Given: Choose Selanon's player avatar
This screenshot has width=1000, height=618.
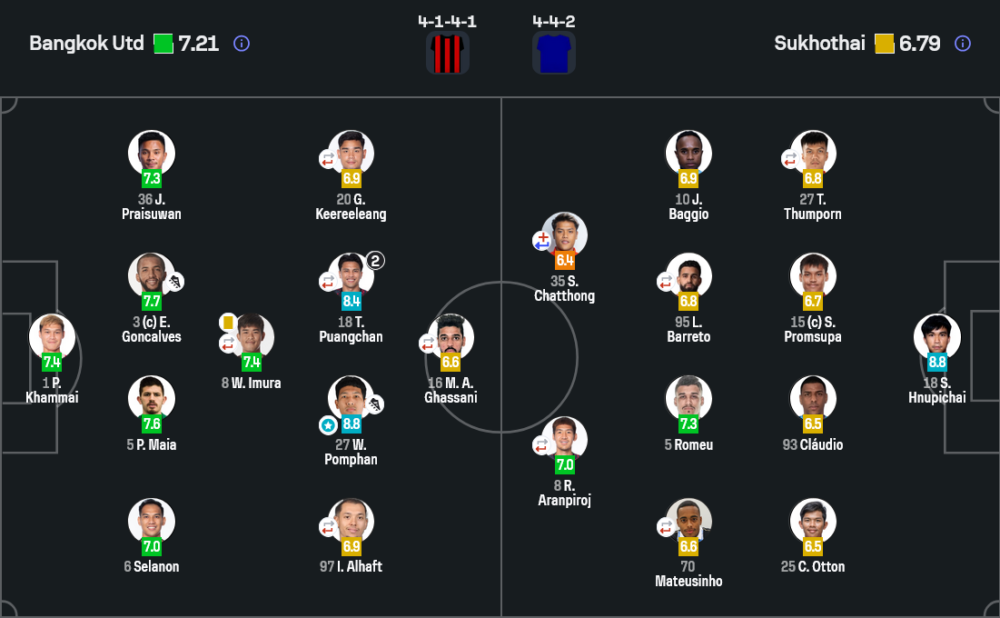Looking at the screenshot, I should 152,521.
